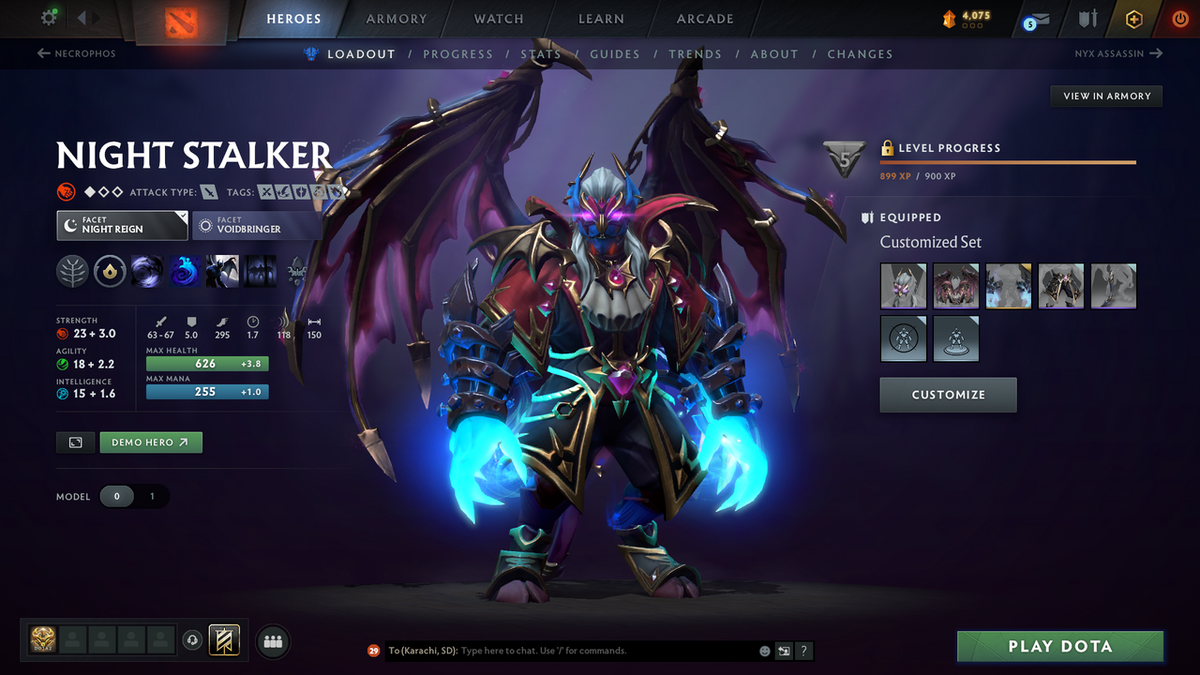This screenshot has width=1200, height=675.
Task: Open the Learn section
Action: [x=601, y=19]
